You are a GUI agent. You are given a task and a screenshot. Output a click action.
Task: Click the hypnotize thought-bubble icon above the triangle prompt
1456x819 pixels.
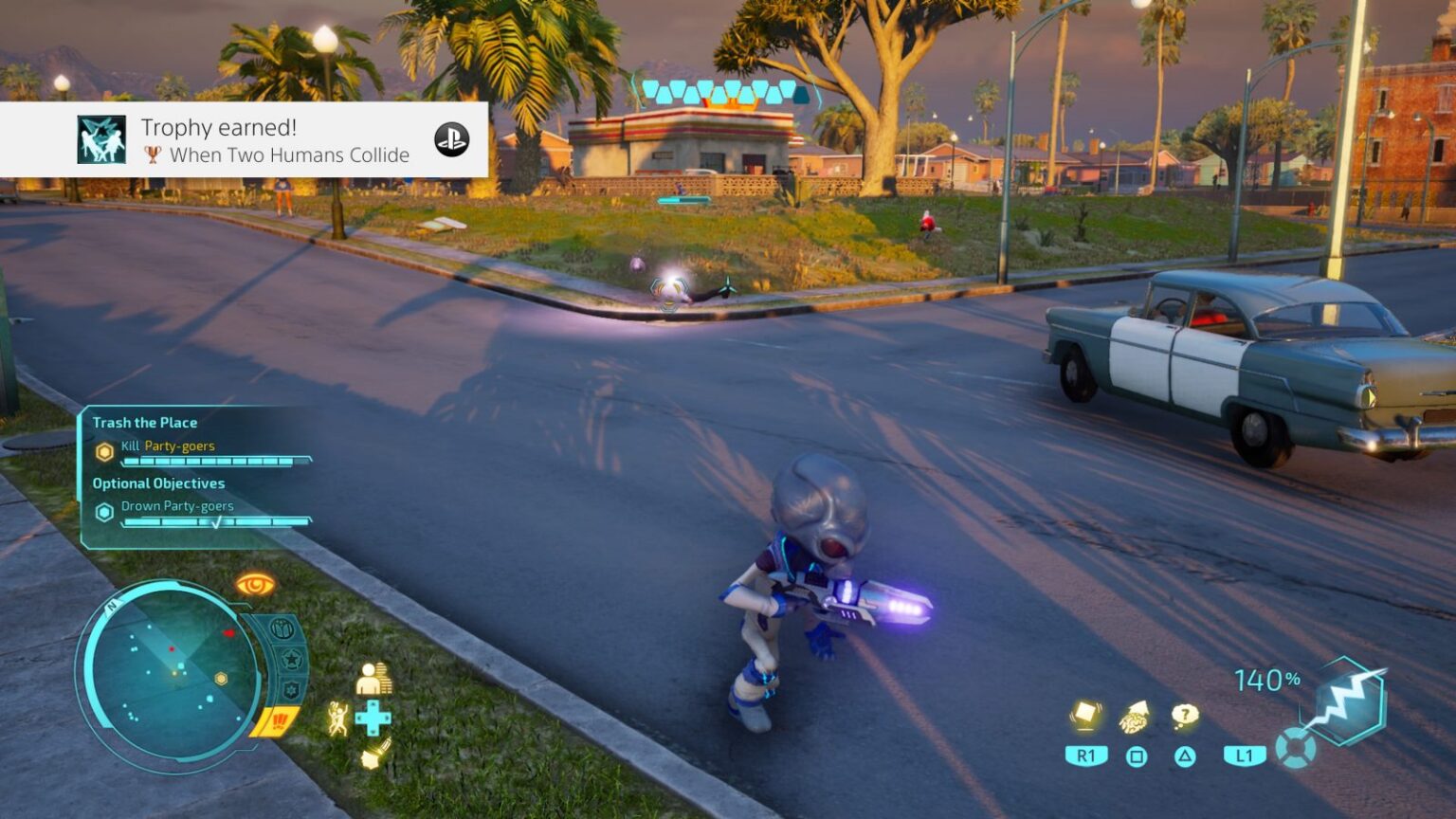[x=1184, y=713]
